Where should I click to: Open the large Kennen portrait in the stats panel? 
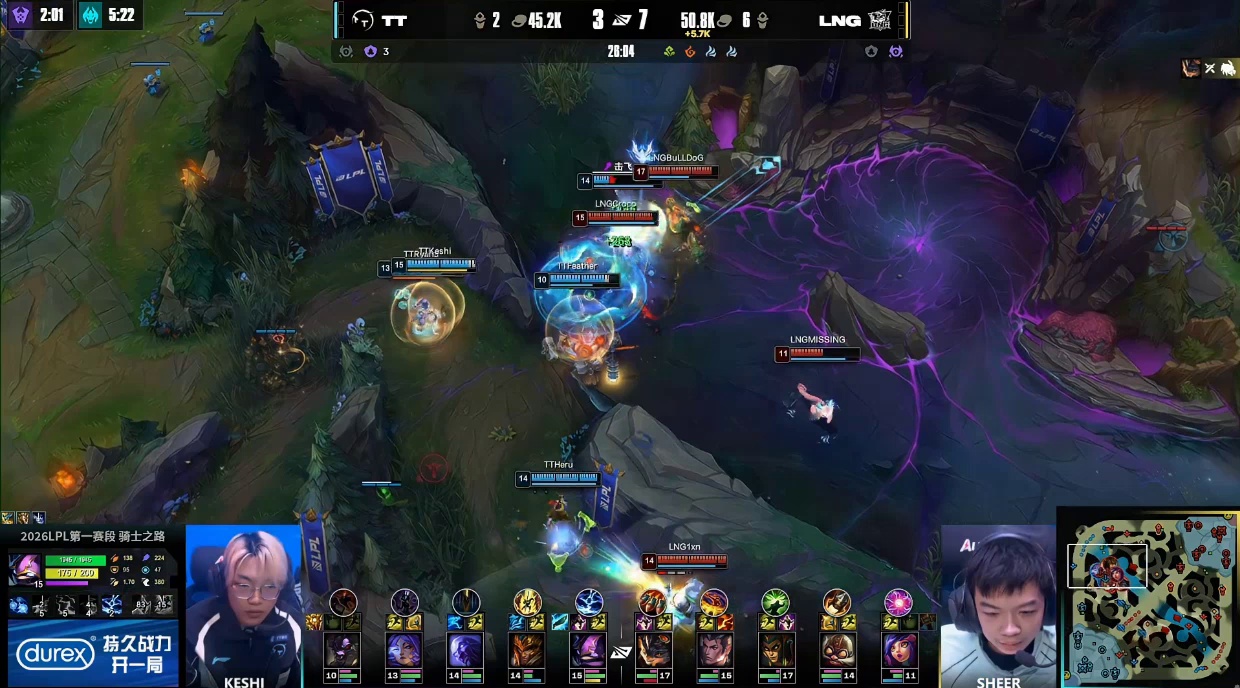click(x=25, y=569)
